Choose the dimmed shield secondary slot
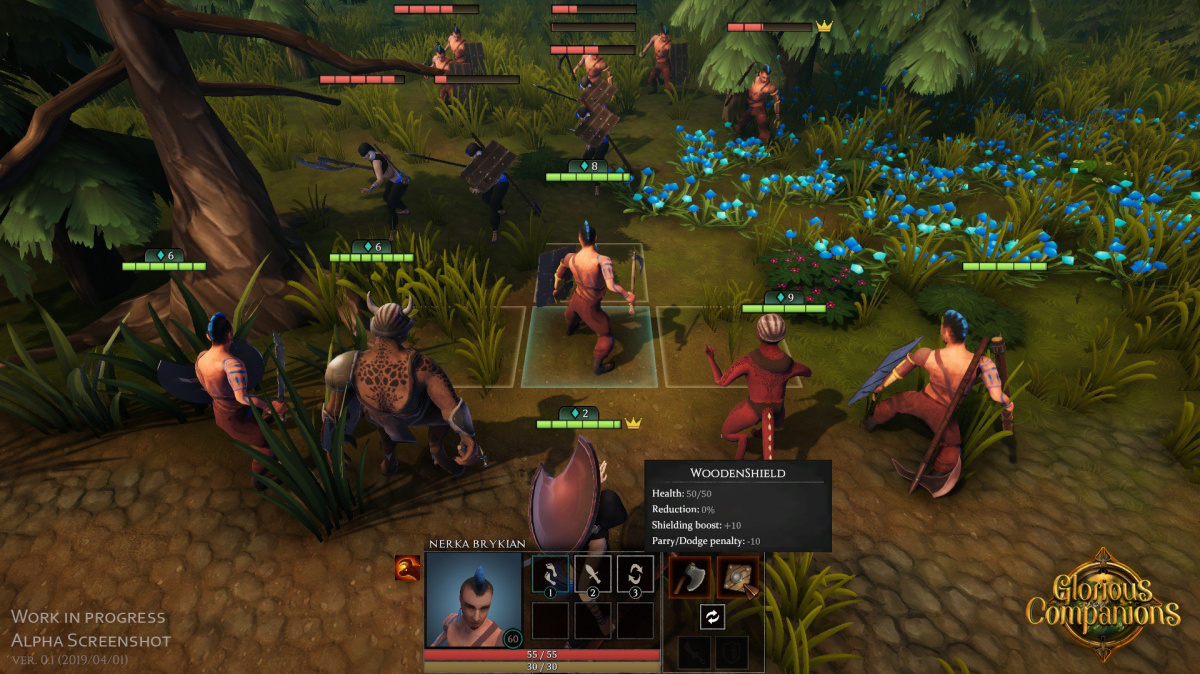The width and height of the screenshot is (1200, 674). click(x=731, y=653)
